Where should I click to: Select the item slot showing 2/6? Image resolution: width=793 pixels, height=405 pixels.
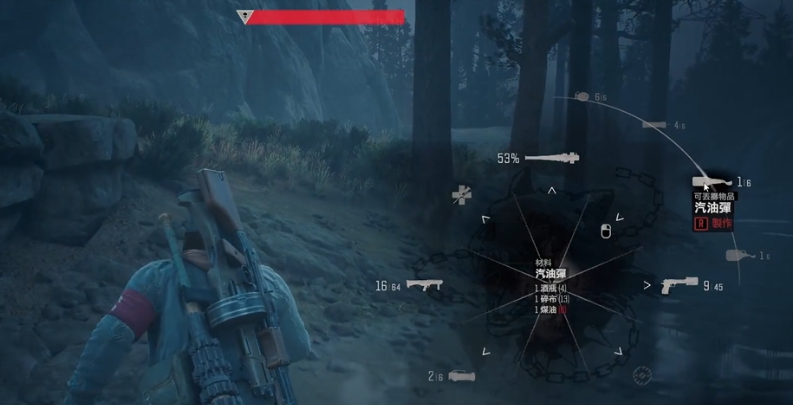point(461,376)
